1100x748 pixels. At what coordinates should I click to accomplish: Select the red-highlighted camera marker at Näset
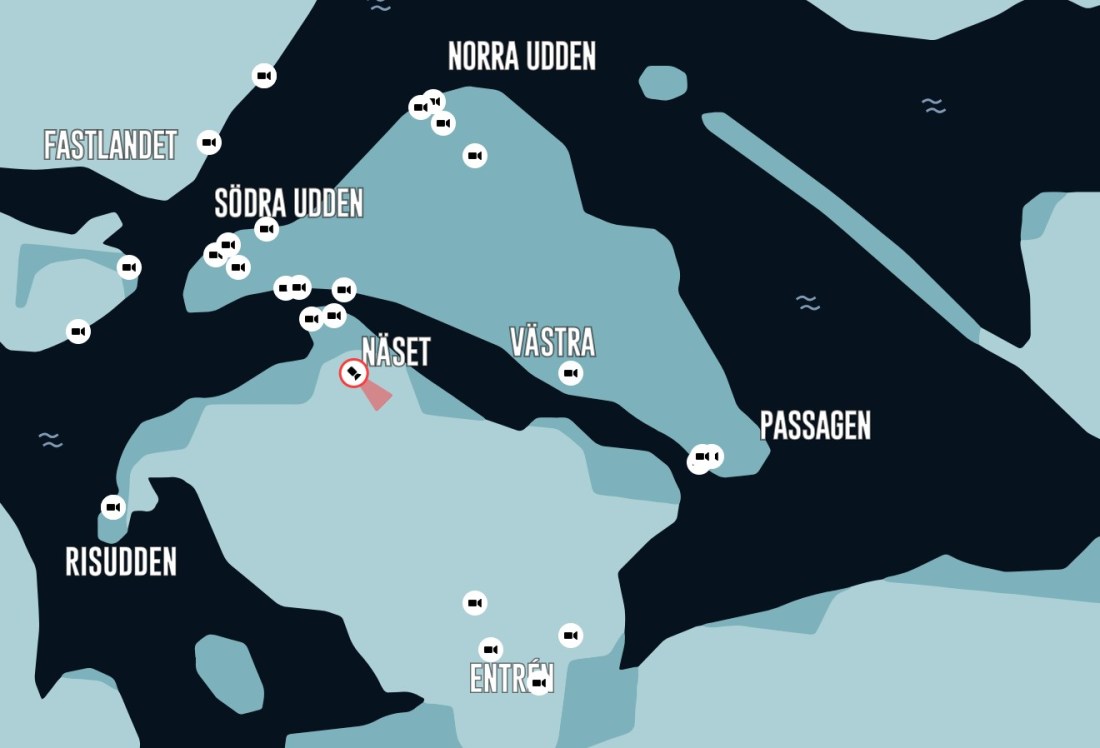(354, 374)
